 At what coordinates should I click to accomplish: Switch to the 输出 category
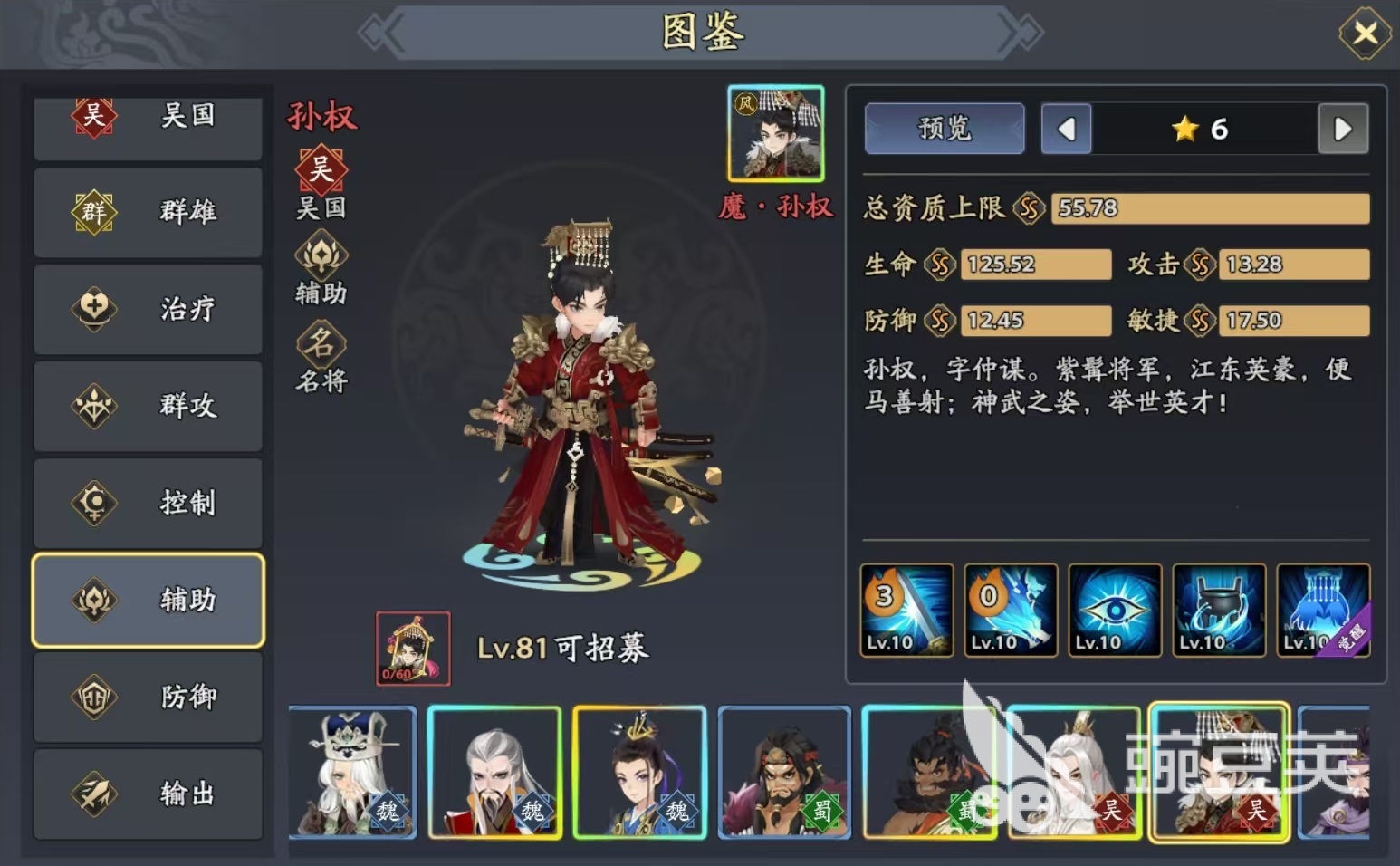(148, 794)
